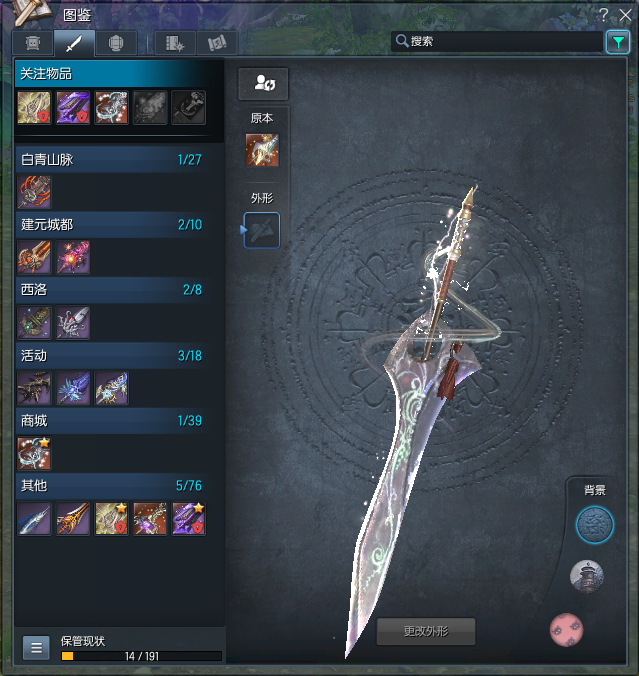The image size is (639, 676).
Task: Open the 活动 category header
Action: pos(111,355)
